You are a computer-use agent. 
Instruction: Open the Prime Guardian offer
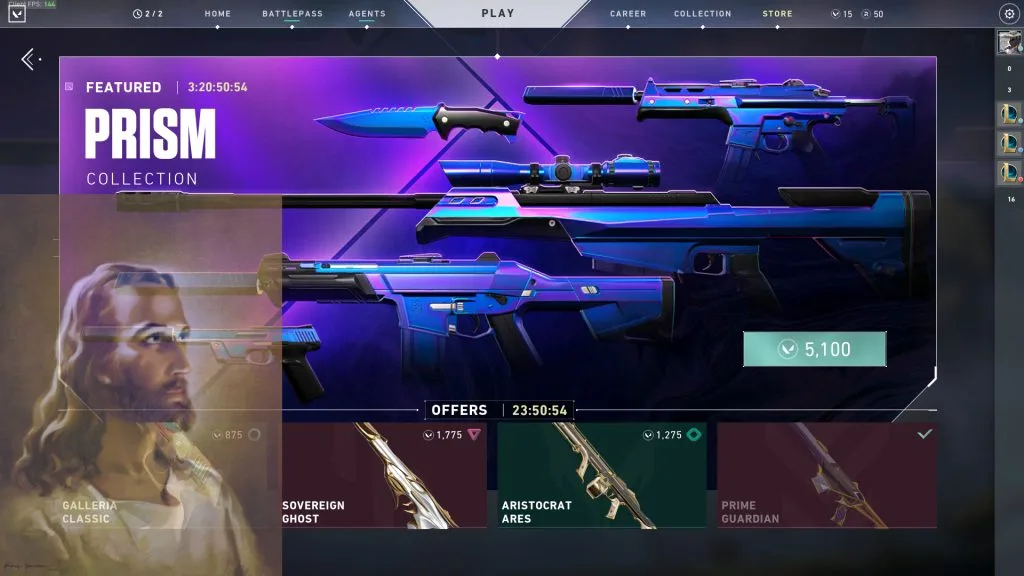pyautogui.click(x=826, y=475)
